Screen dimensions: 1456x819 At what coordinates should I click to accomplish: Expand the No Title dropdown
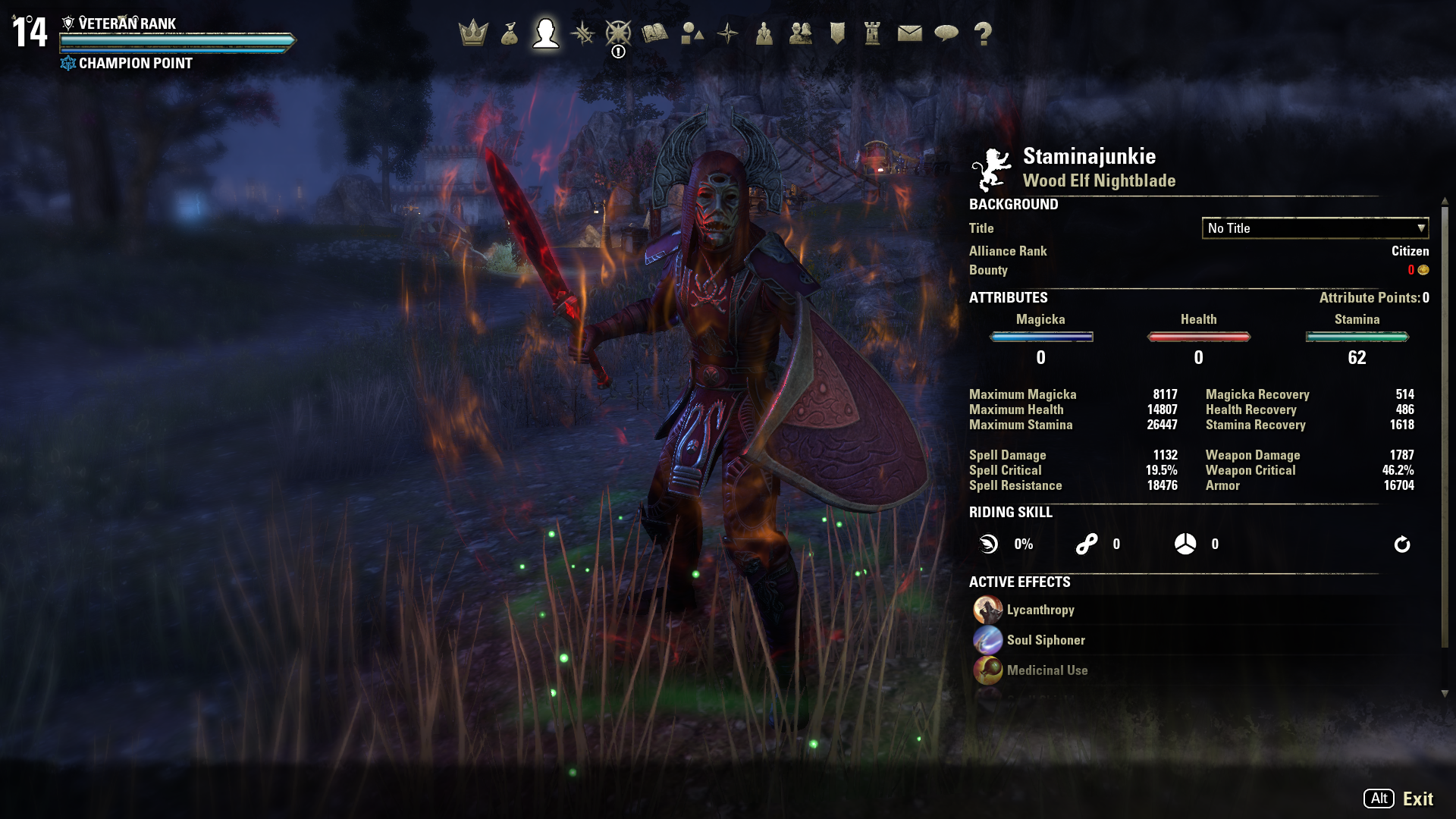point(1315,228)
